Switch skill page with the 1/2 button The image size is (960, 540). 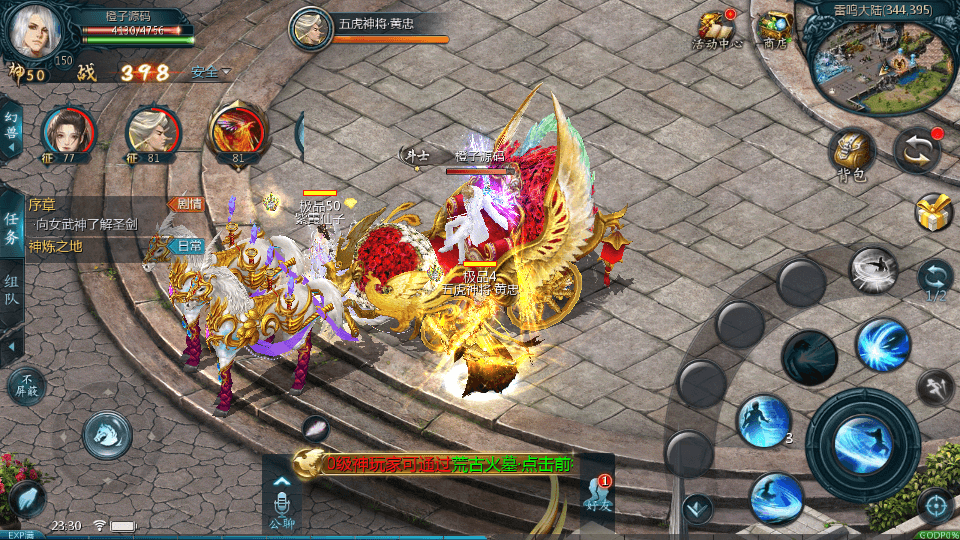(935, 279)
